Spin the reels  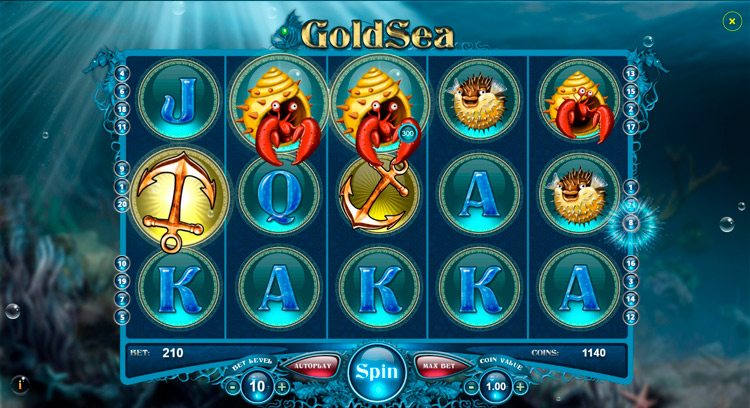377,372
